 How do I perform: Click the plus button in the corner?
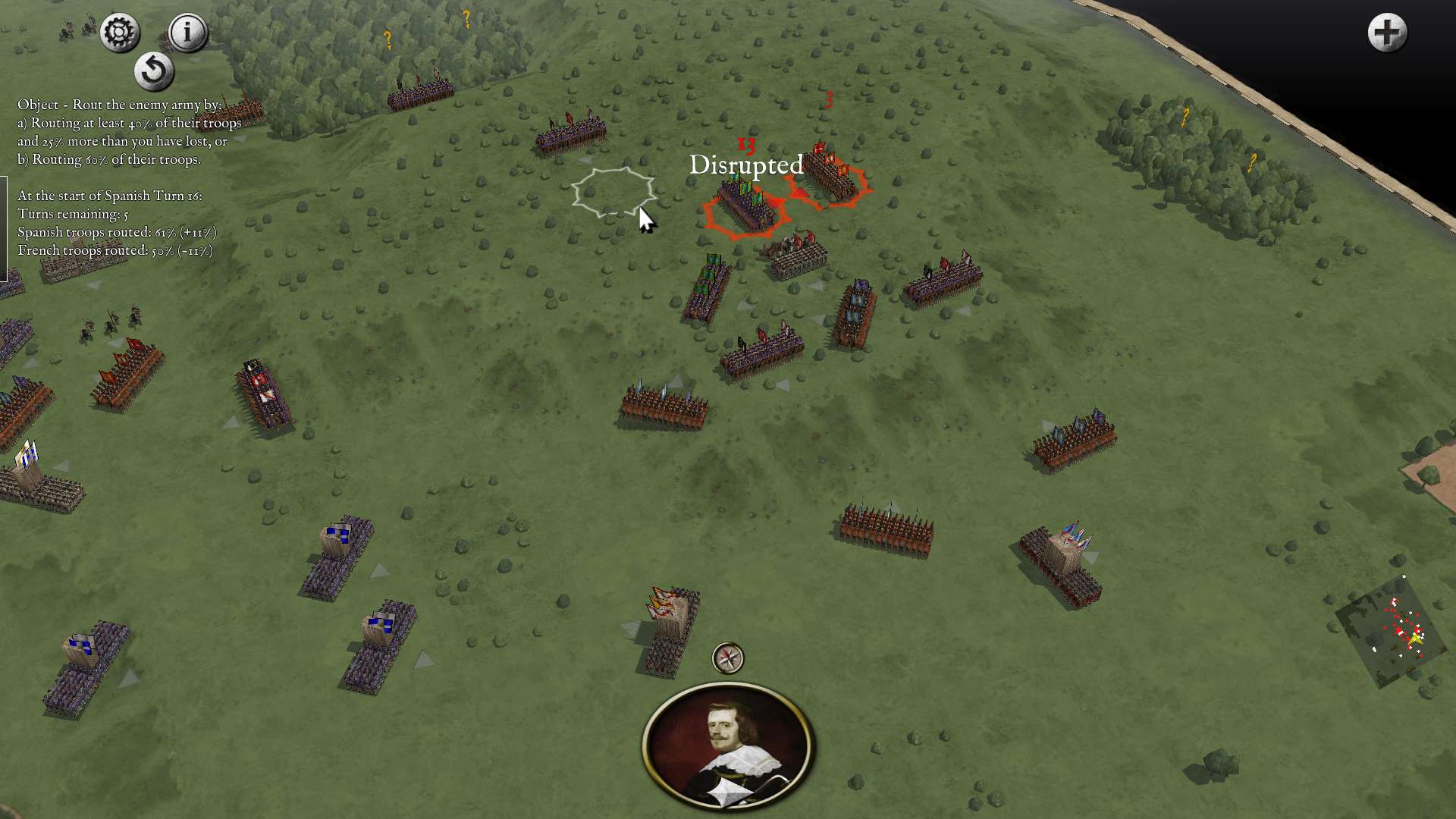point(1387,33)
